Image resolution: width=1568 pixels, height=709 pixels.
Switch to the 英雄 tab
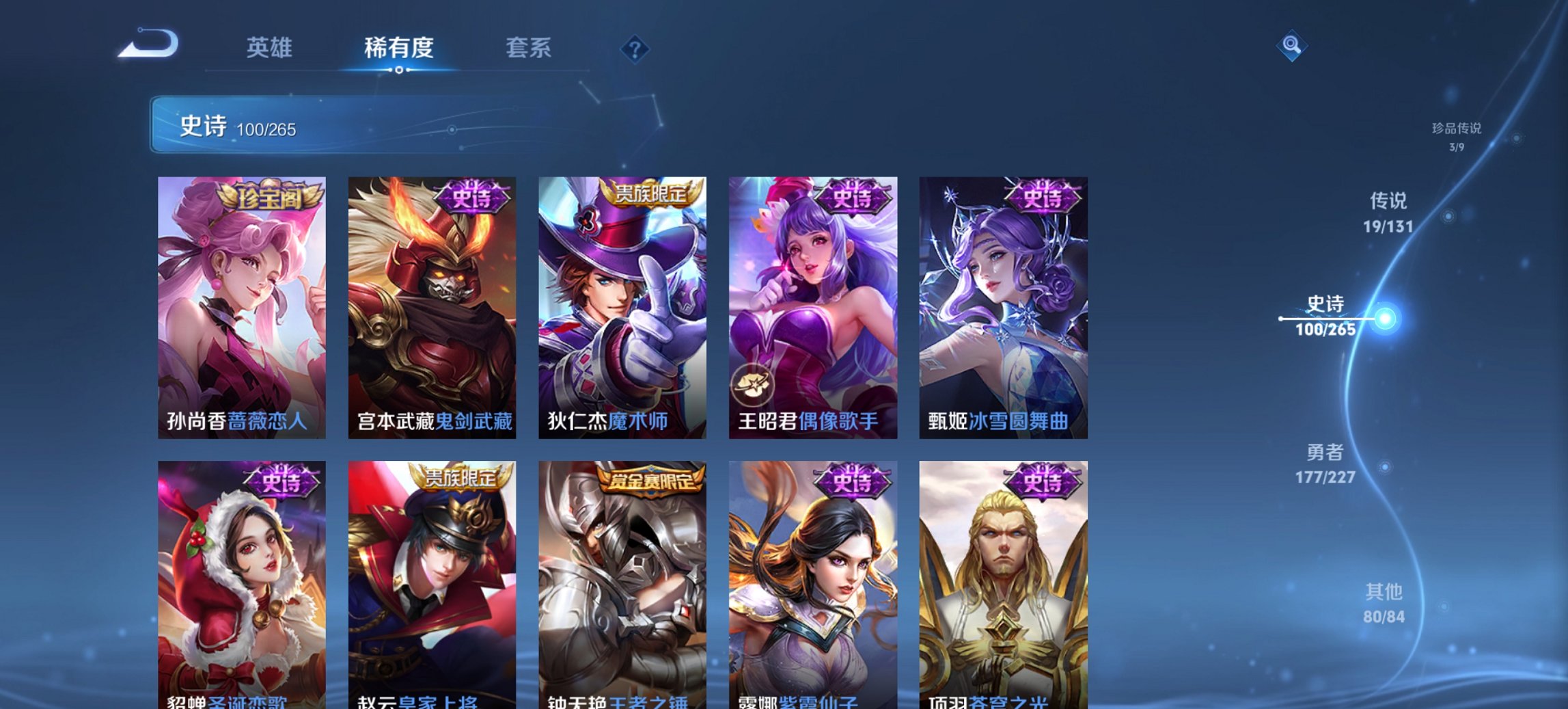(x=271, y=48)
